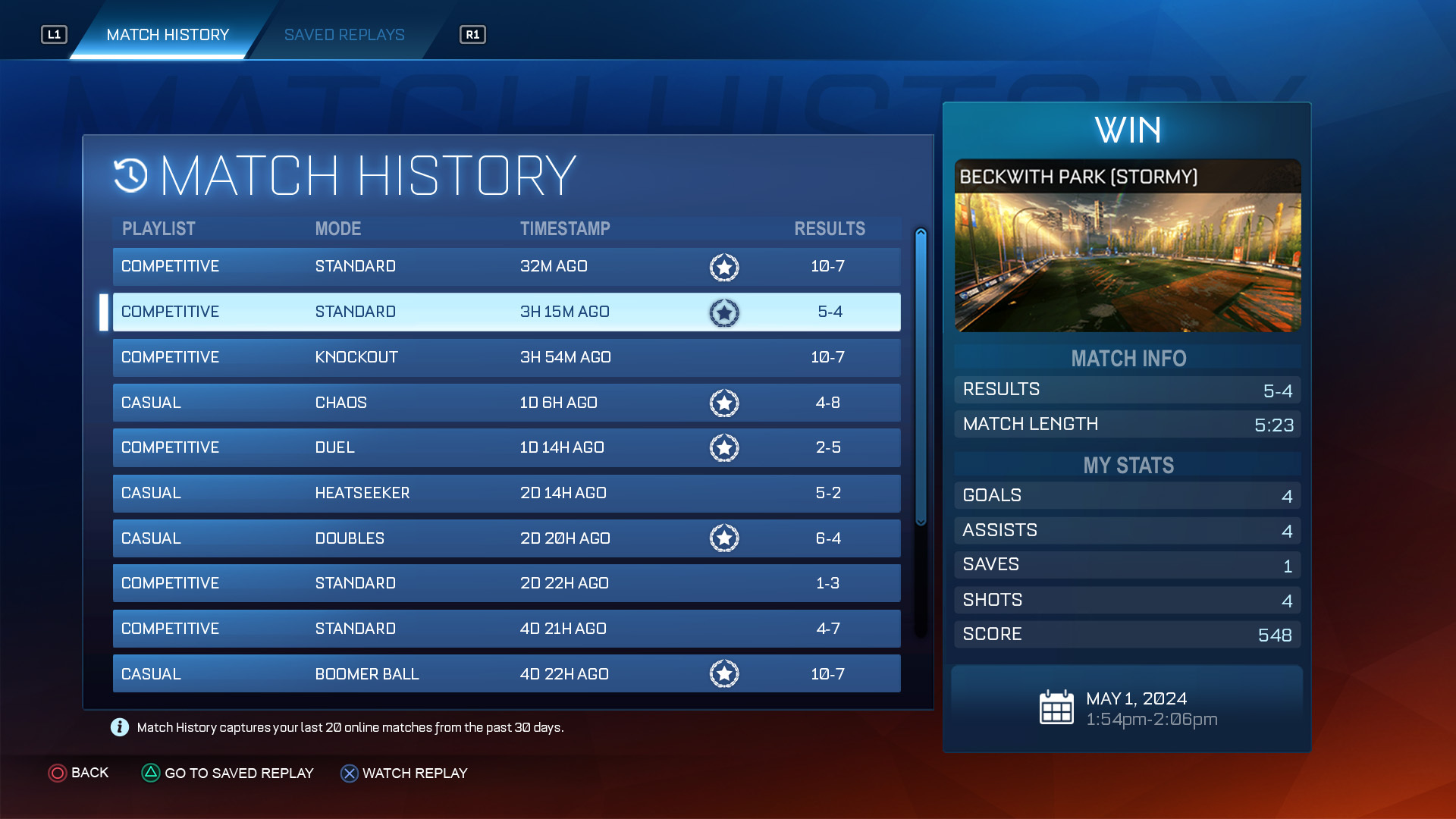Select the star replay icon beside the Chaos match
Image resolution: width=1456 pixels, height=819 pixels.
click(x=724, y=403)
